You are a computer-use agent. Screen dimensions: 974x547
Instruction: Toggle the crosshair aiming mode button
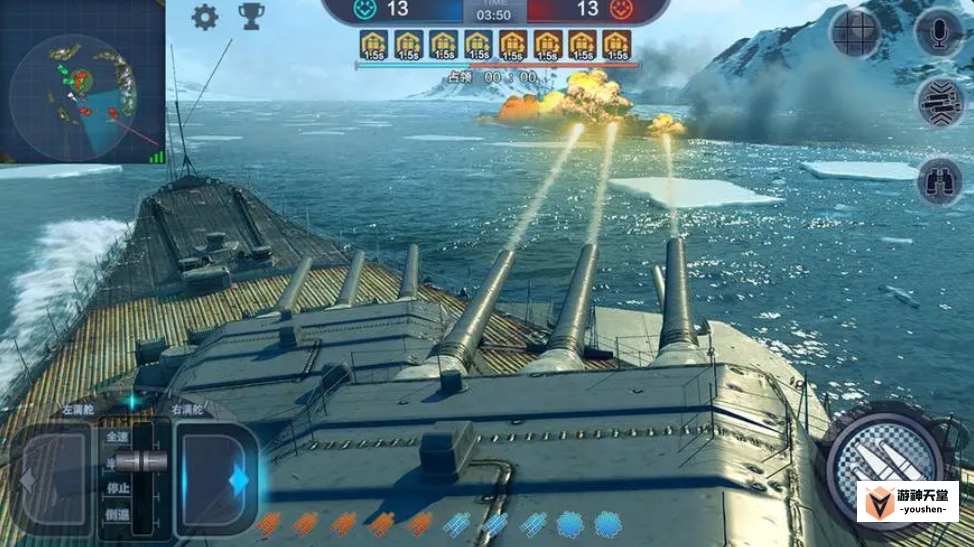coord(855,33)
